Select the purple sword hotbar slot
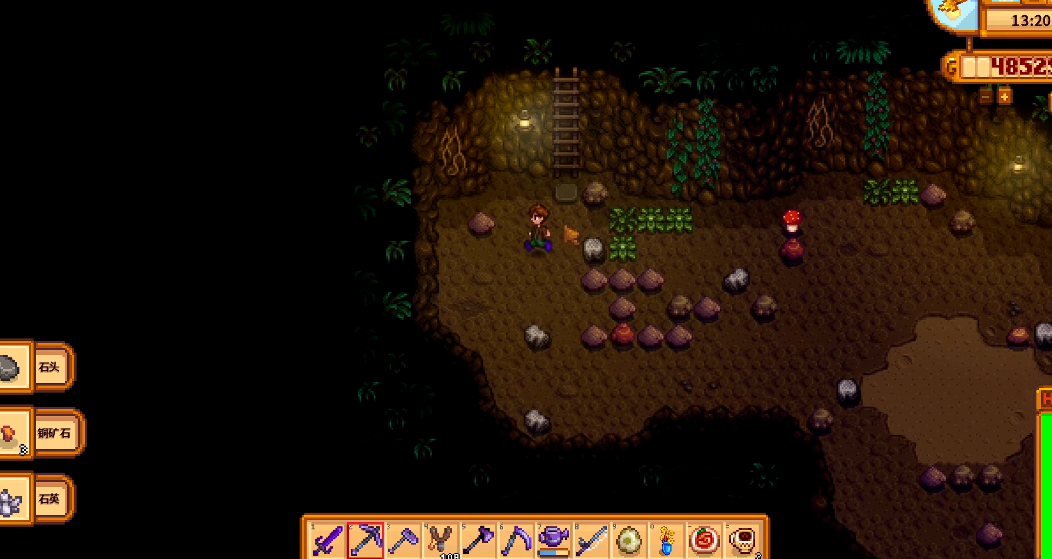 [328, 540]
